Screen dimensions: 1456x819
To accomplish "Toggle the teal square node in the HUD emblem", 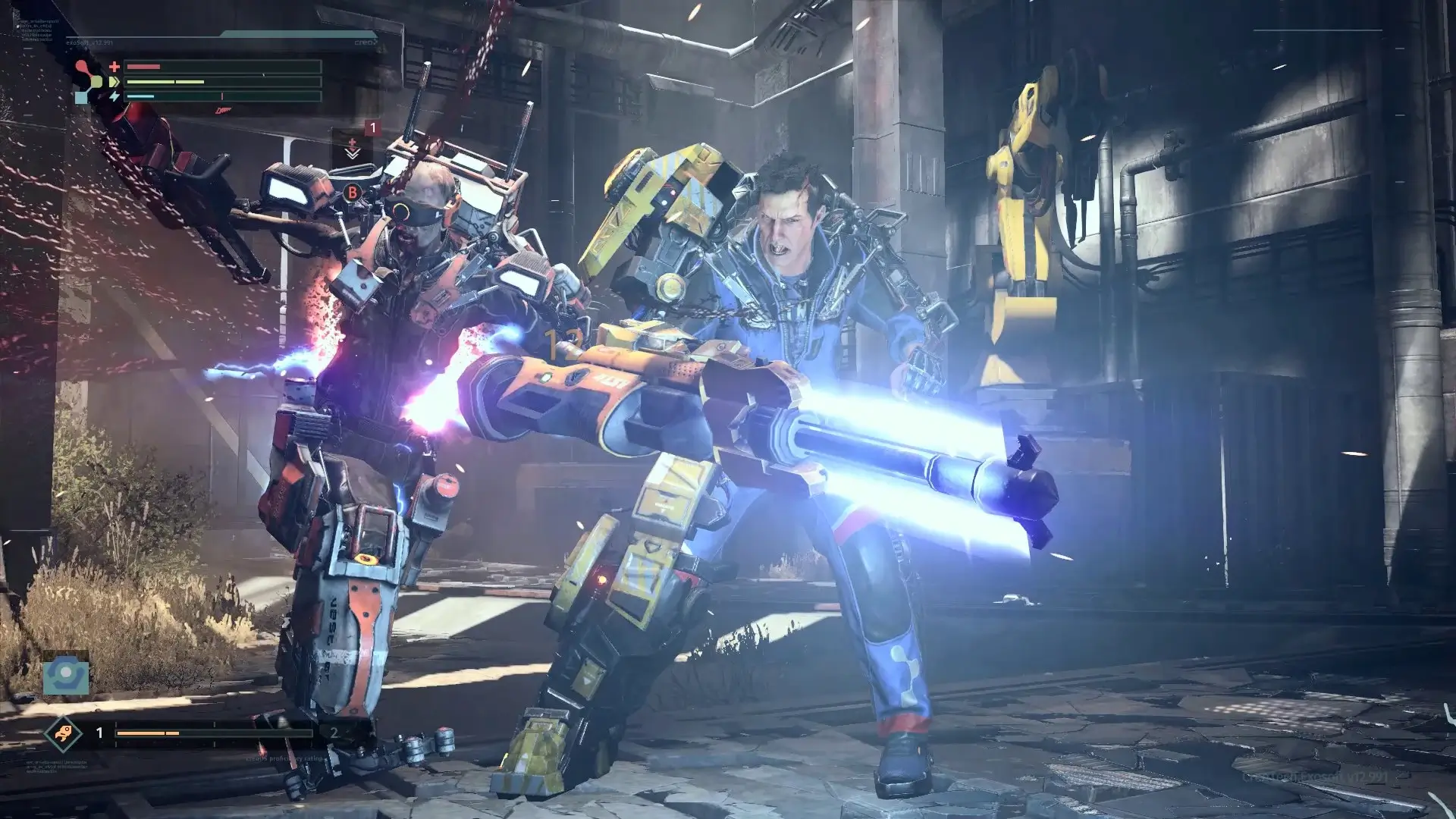I will pos(82,98).
